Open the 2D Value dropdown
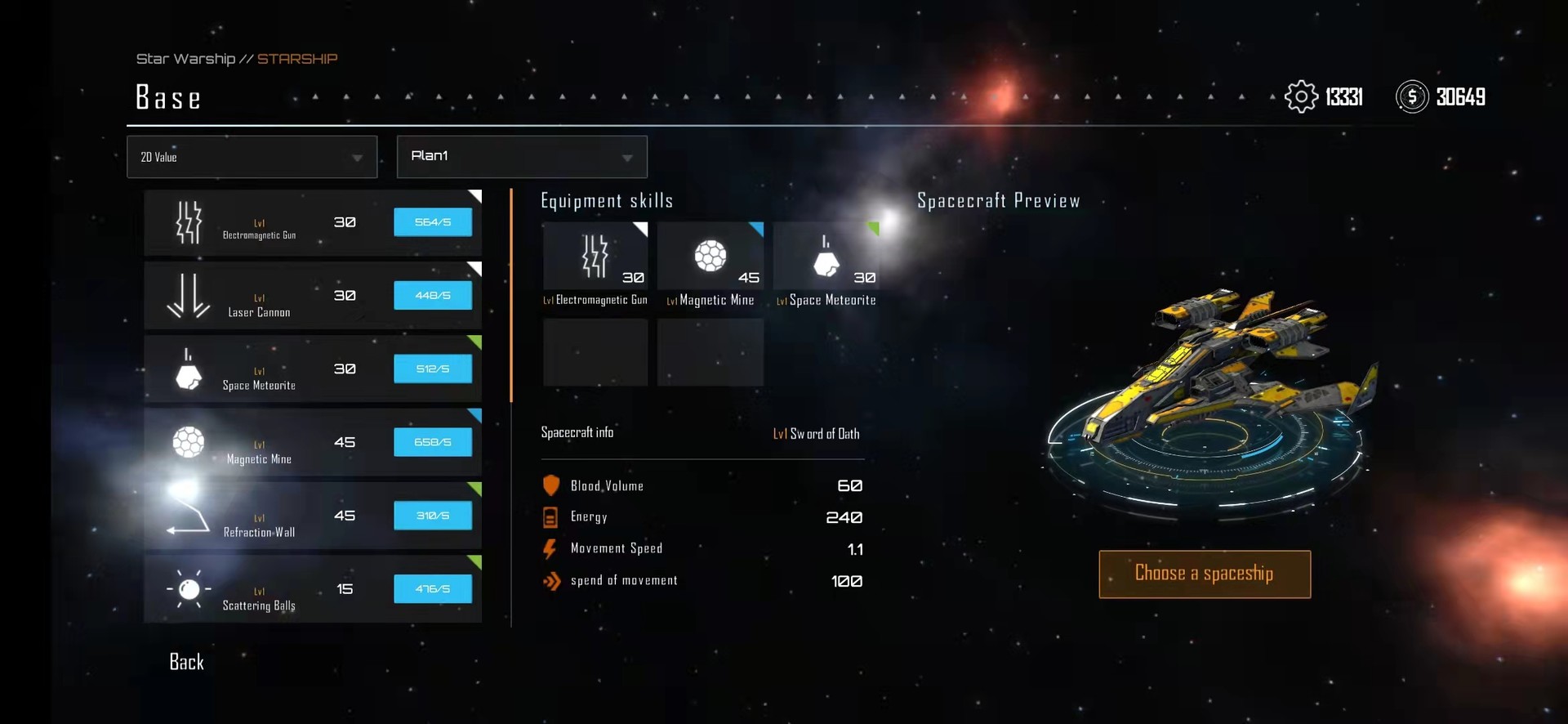Image resolution: width=1568 pixels, height=724 pixels. 252,157
